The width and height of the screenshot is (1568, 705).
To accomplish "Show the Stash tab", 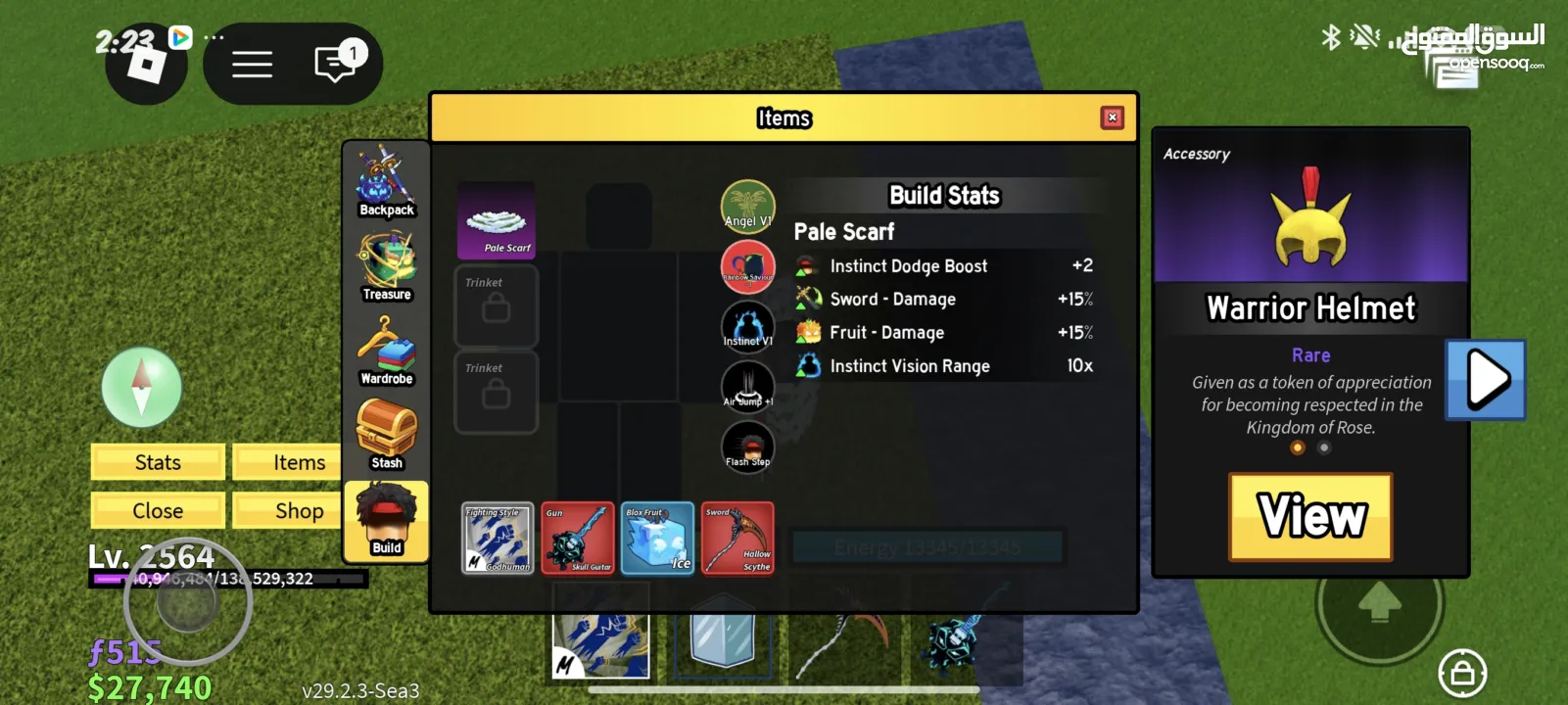I will click(387, 435).
